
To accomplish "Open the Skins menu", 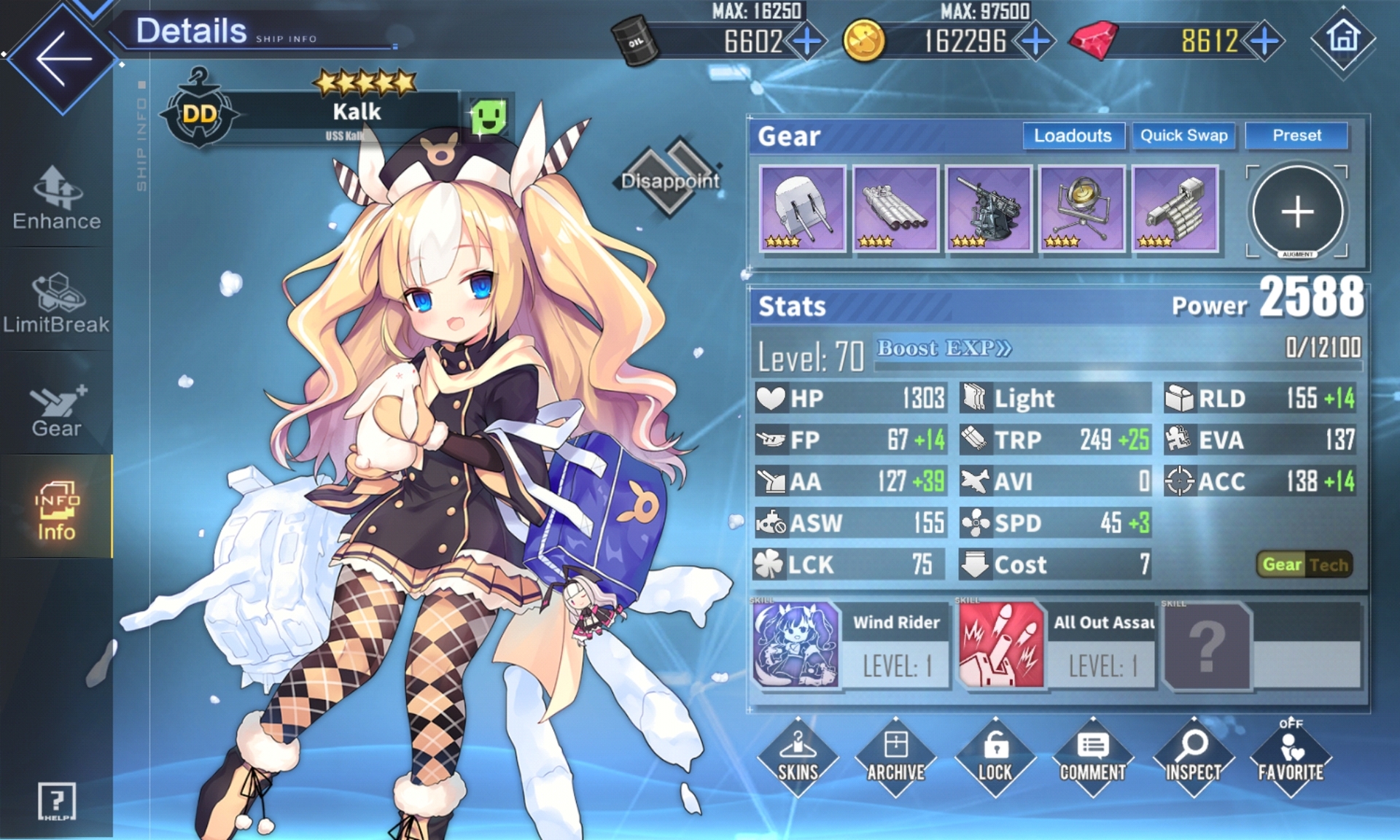I will (x=798, y=757).
